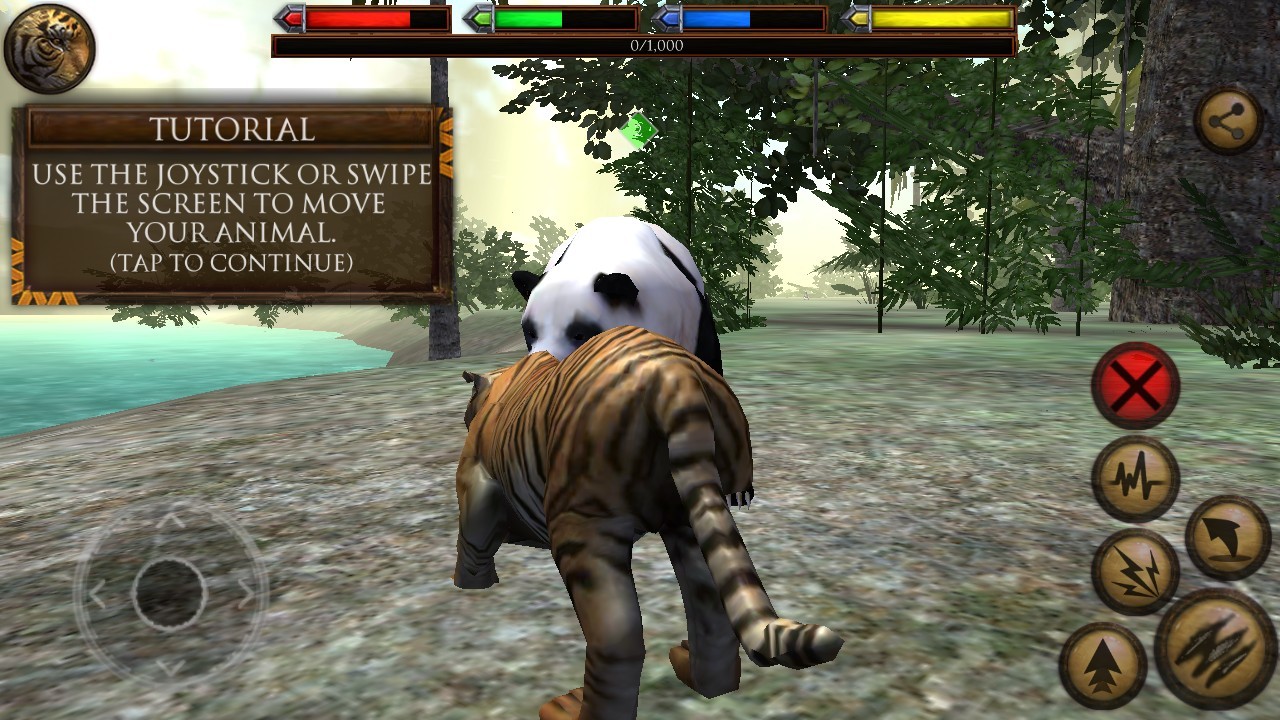1280x720 pixels.
Task: Attack with the claw slash button
Action: pos(1216,648)
